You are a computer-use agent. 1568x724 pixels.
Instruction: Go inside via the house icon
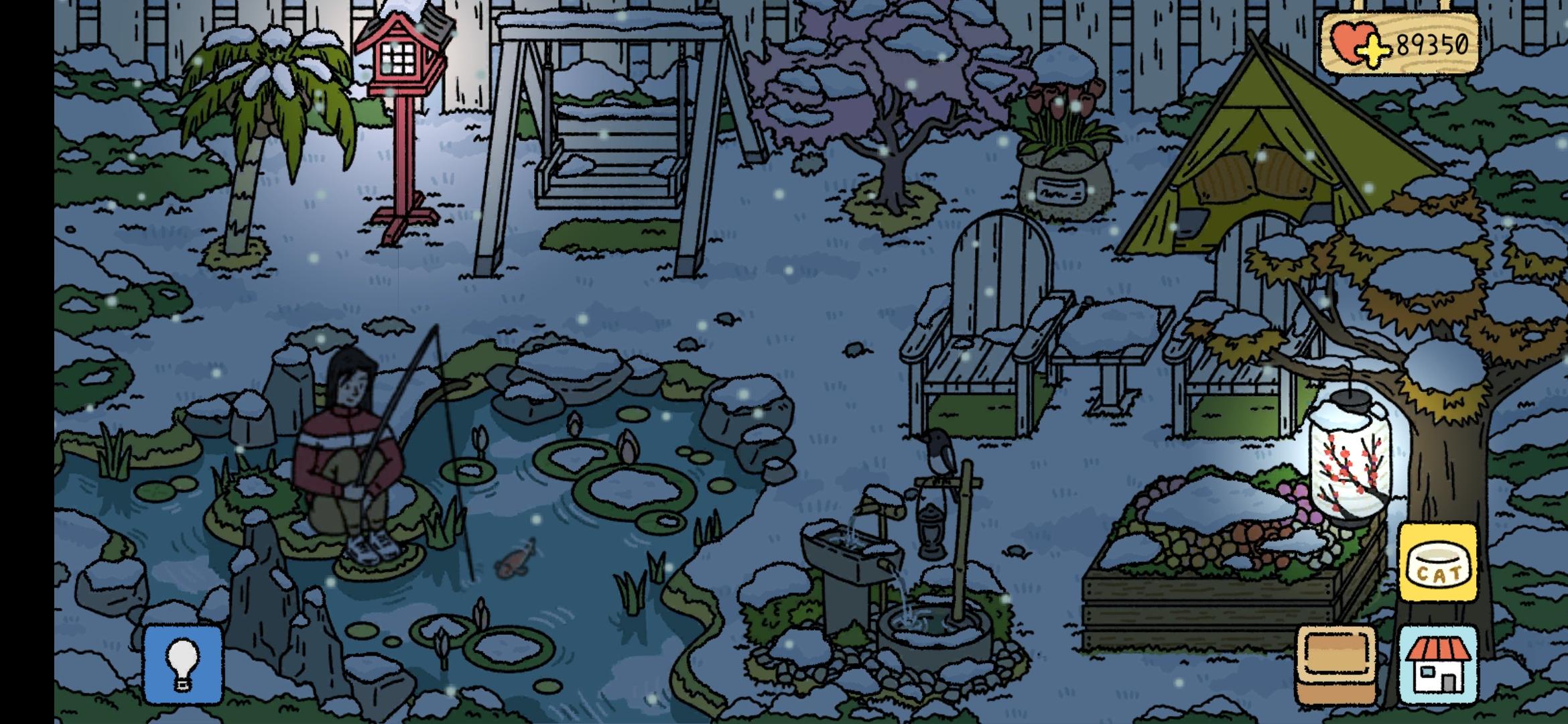point(1438,664)
